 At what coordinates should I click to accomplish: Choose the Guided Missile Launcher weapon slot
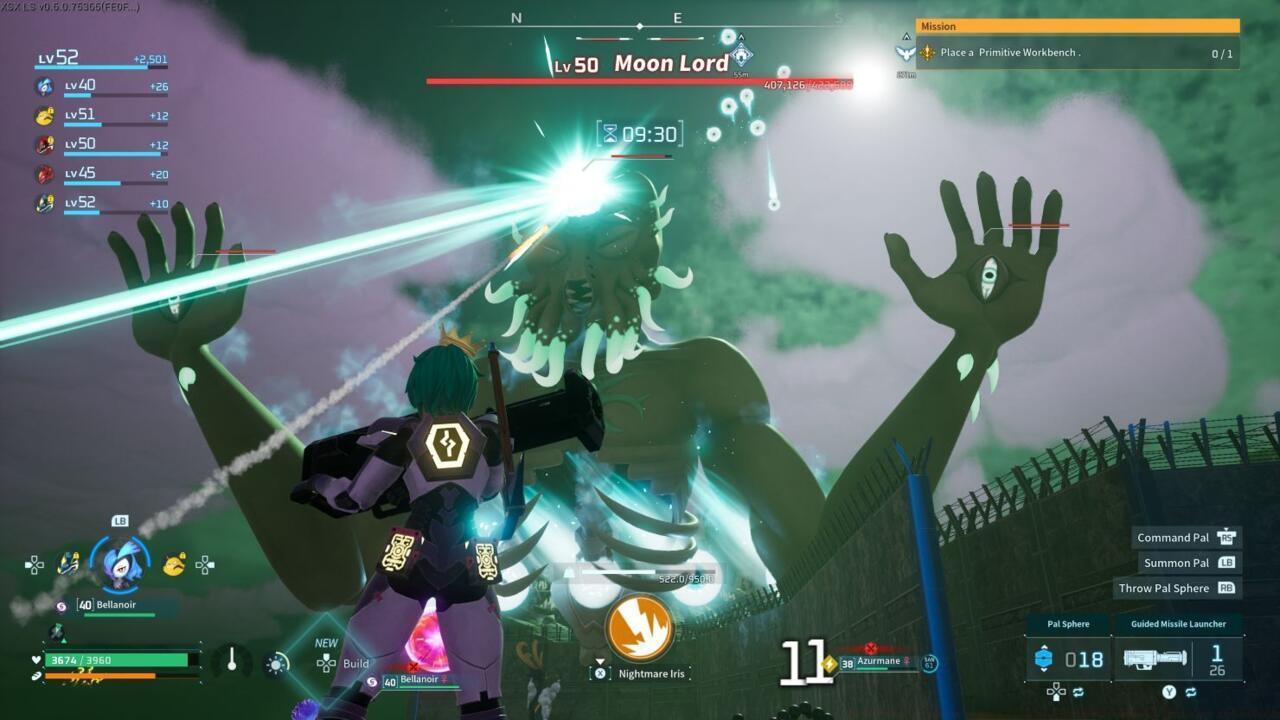pyautogui.click(x=1178, y=658)
